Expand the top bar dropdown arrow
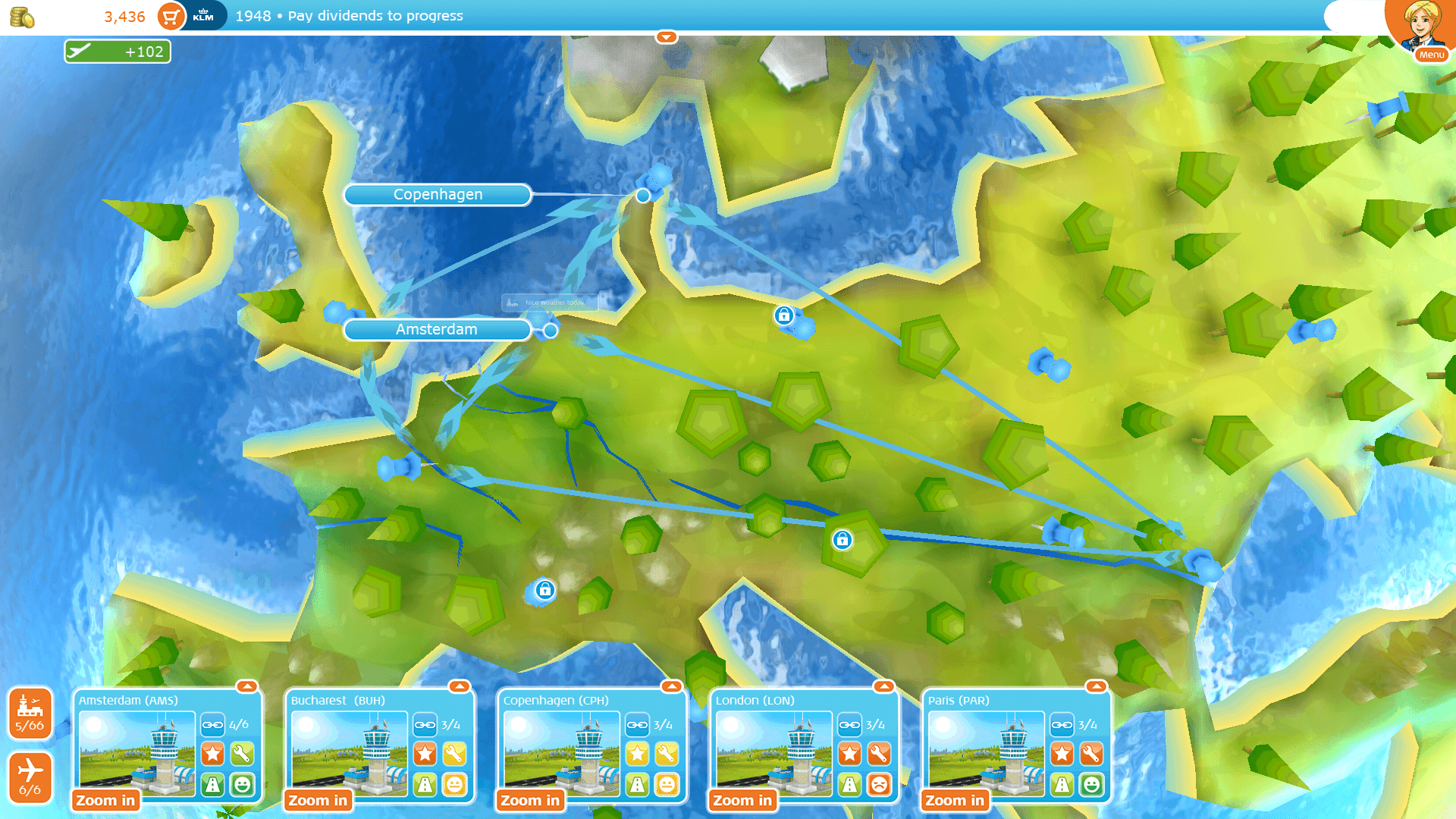The image size is (1456, 819). [x=666, y=37]
